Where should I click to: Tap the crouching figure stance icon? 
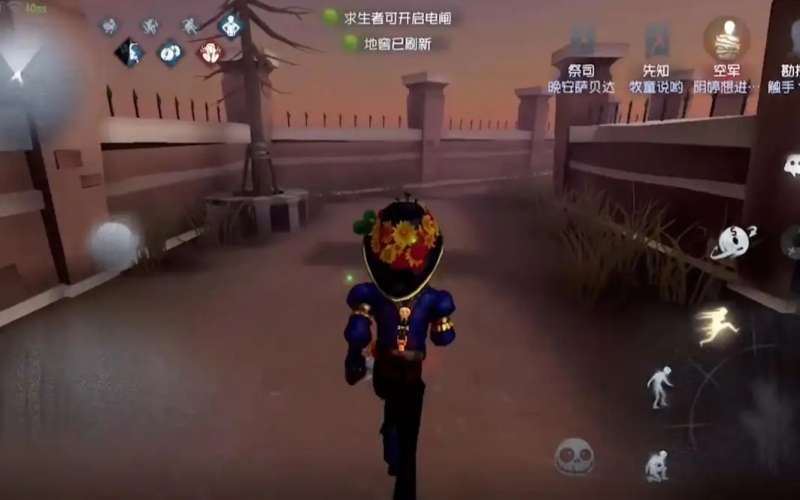(x=656, y=464)
